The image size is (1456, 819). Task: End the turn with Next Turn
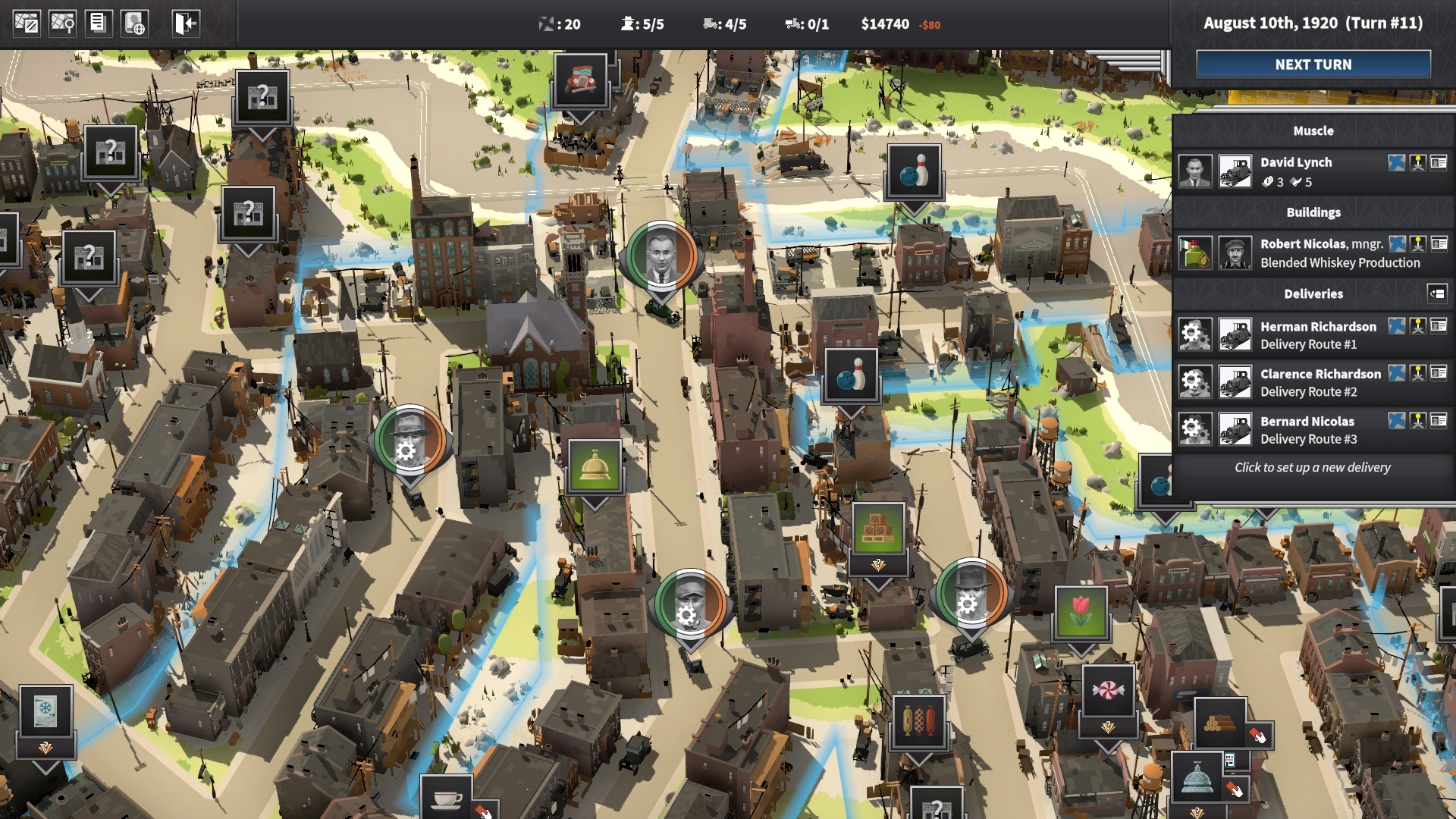1313,64
